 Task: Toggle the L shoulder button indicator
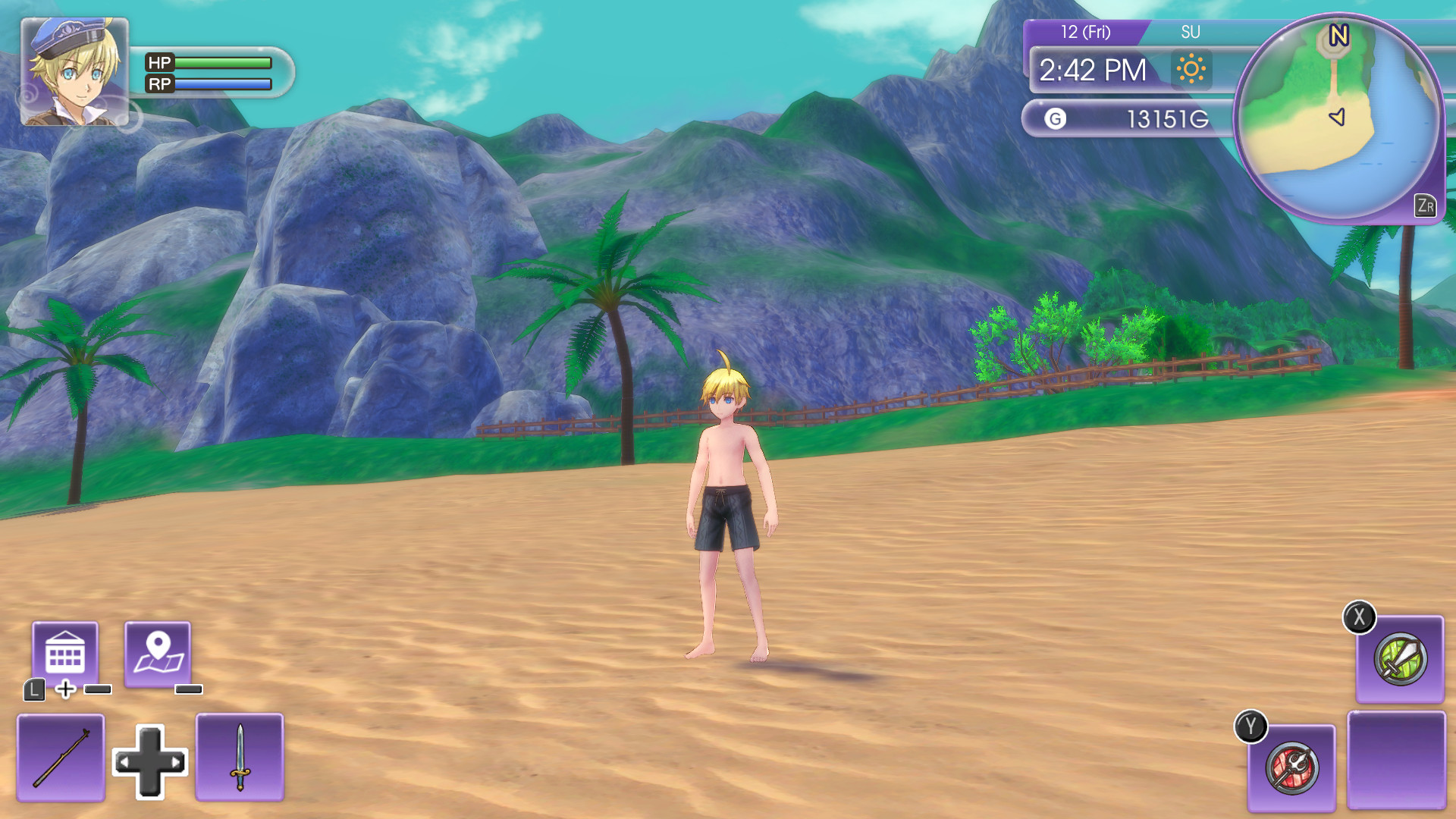33,692
